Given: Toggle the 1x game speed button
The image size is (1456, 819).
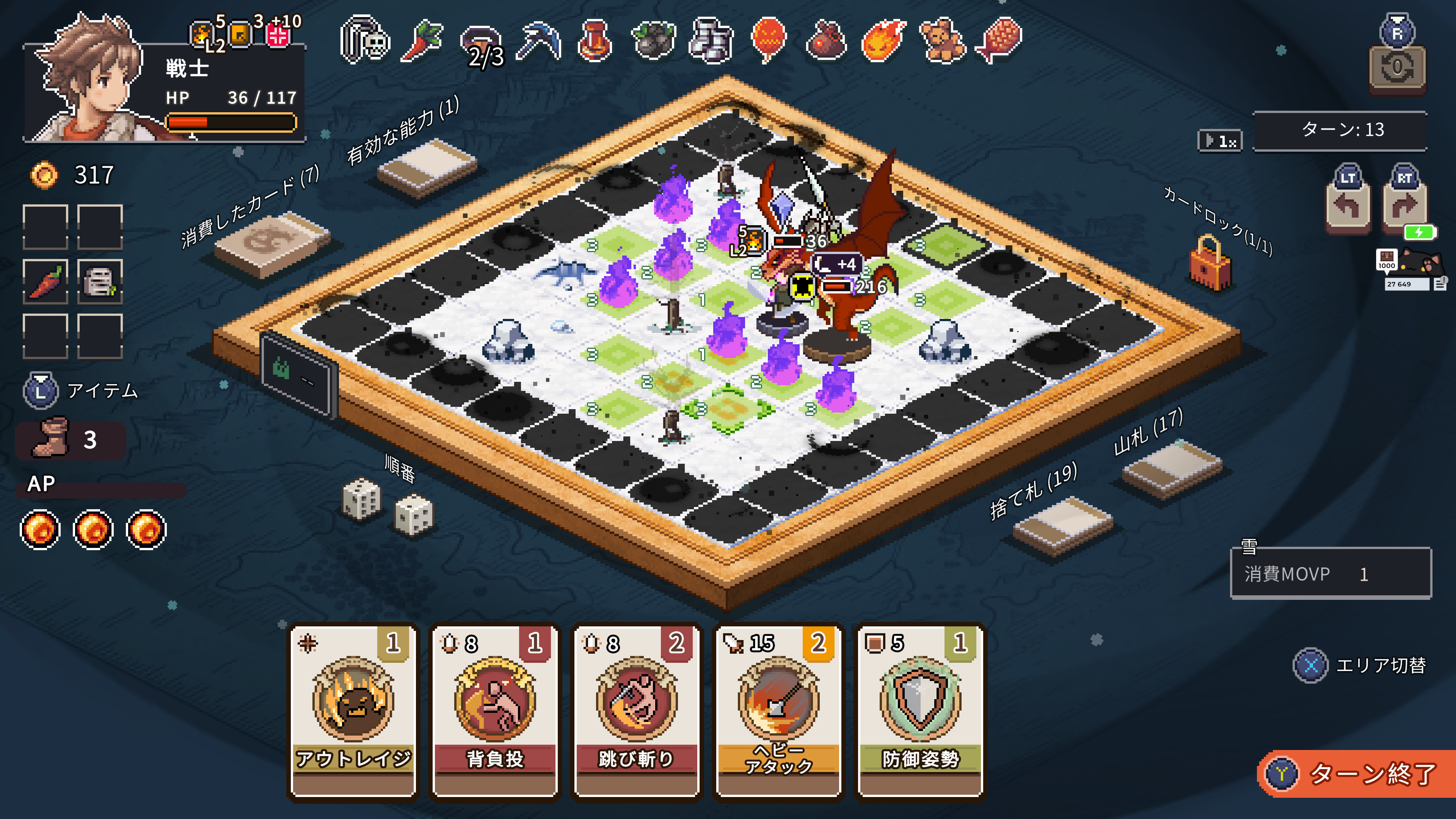Looking at the screenshot, I should click(x=1220, y=140).
